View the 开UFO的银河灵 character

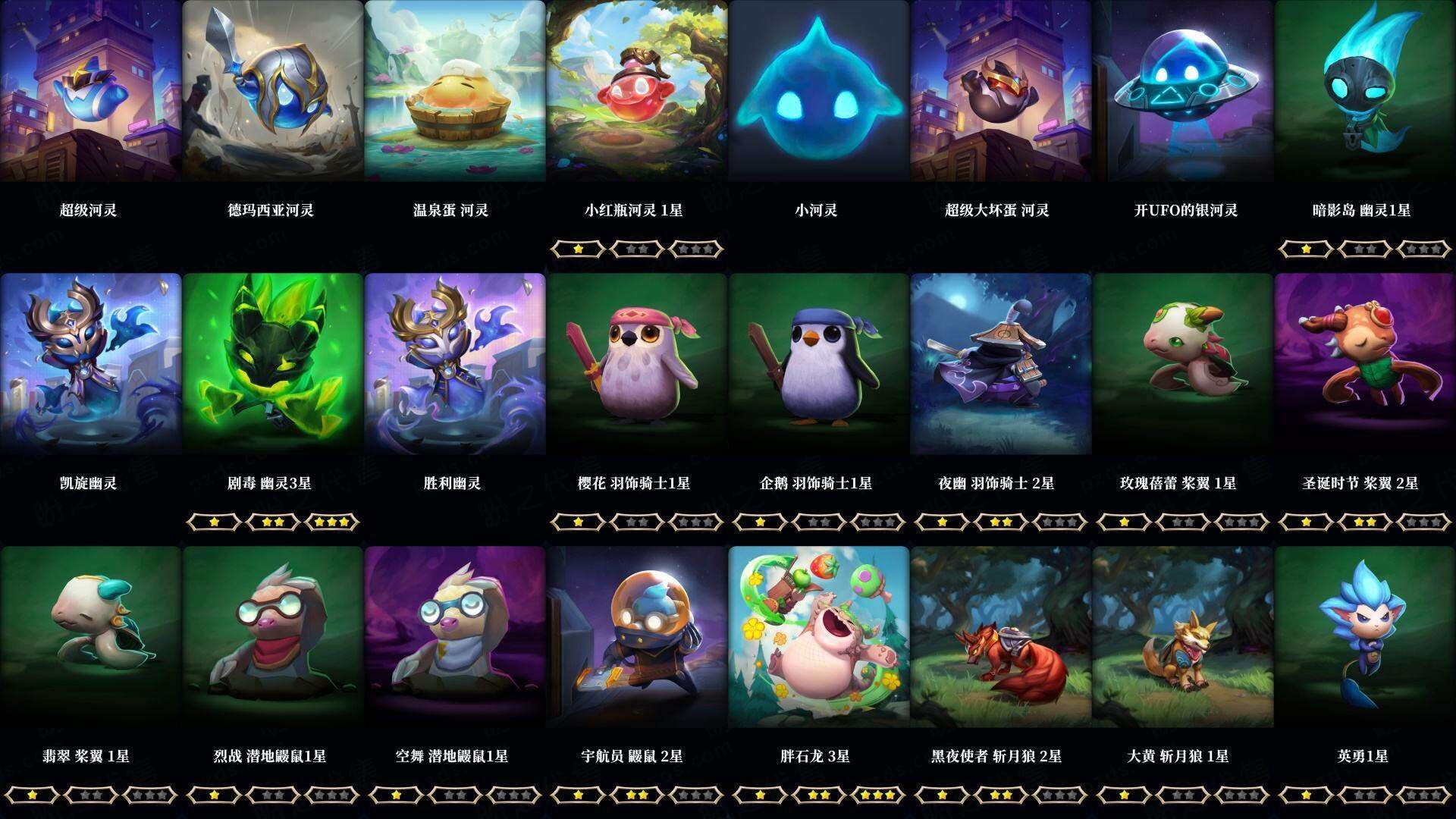[x=1183, y=91]
